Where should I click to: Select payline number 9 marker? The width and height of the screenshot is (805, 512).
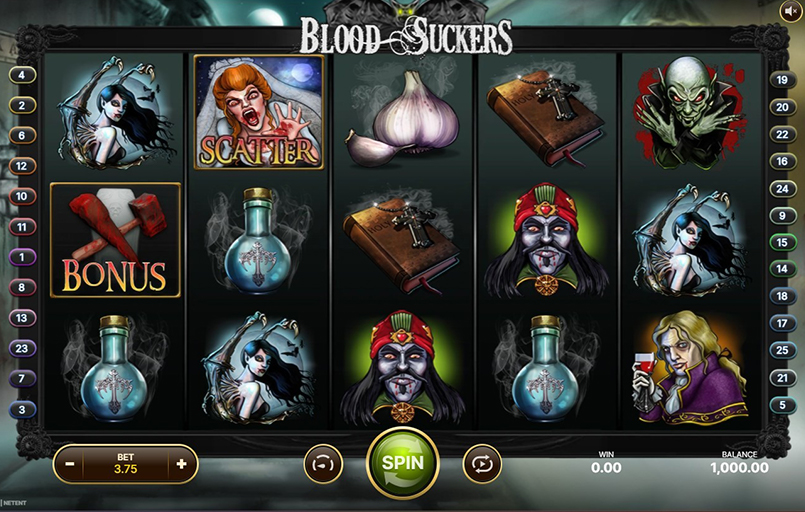(781, 215)
